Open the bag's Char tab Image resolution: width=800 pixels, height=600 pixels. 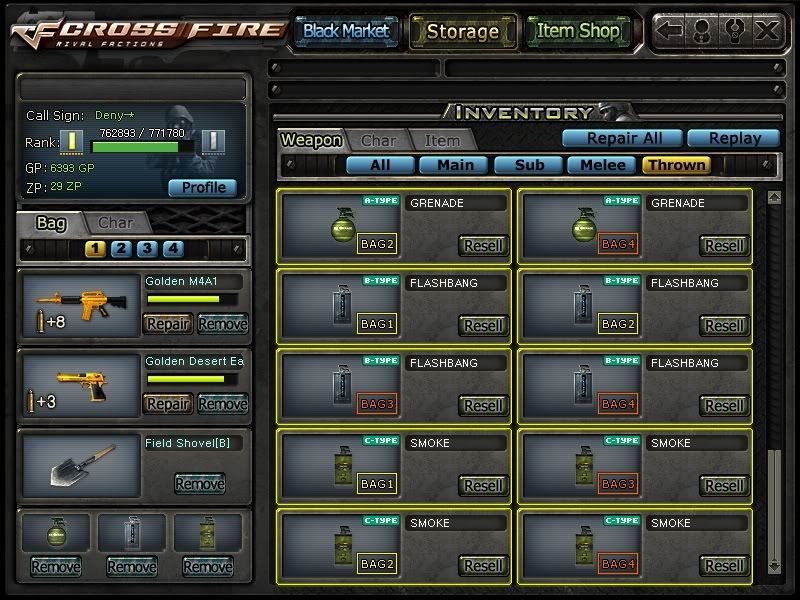coord(115,222)
